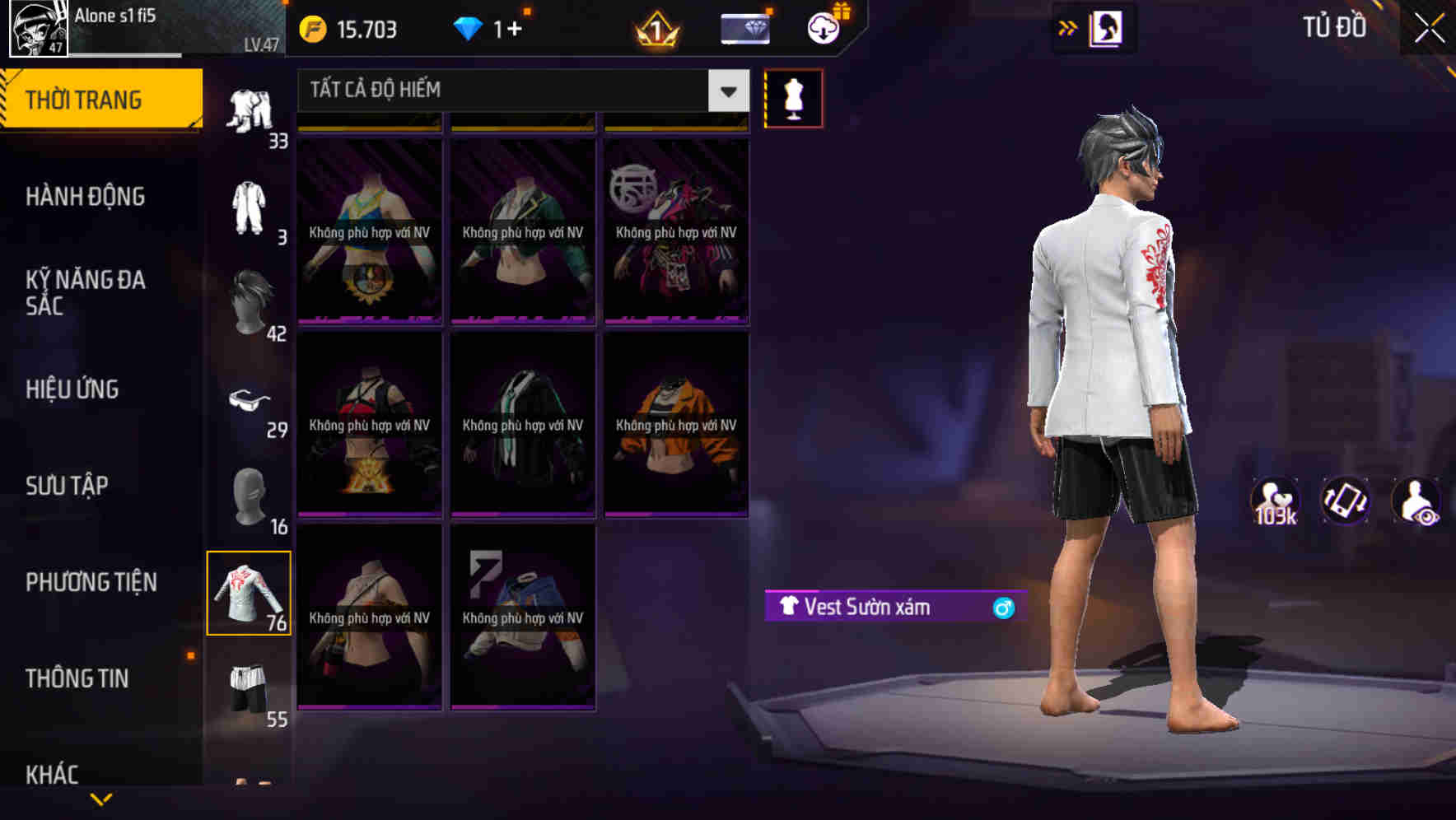The image size is (1456, 820).
Task: Select the currently equipped white vest thumbnail
Action: (251, 593)
